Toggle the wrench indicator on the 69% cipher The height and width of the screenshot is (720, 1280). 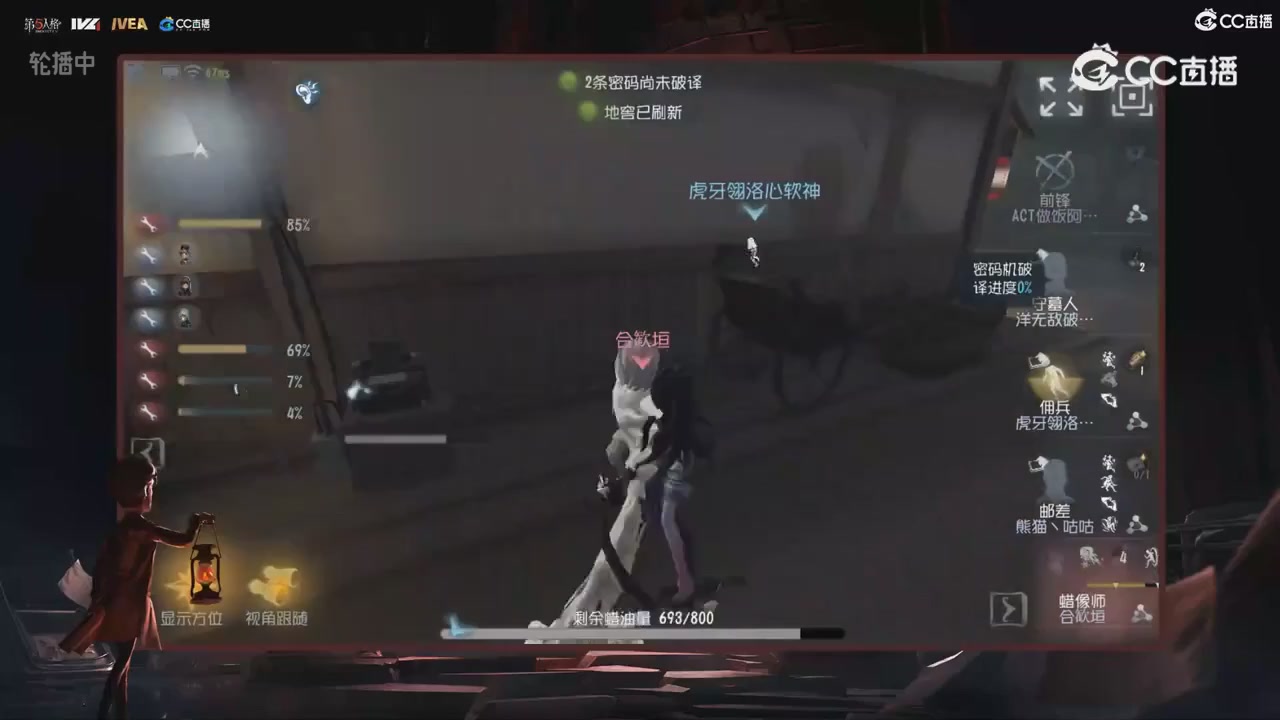pyautogui.click(x=149, y=350)
